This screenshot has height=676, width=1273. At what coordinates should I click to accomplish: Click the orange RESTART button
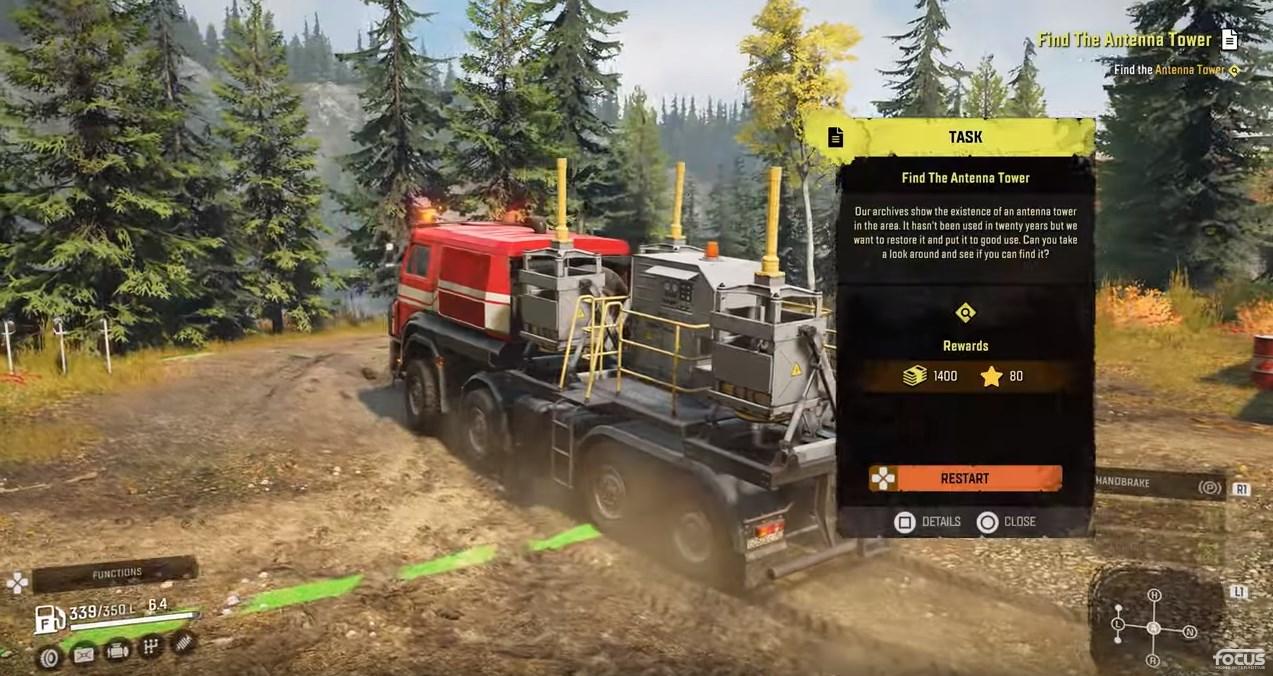pyautogui.click(x=964, y=478)
